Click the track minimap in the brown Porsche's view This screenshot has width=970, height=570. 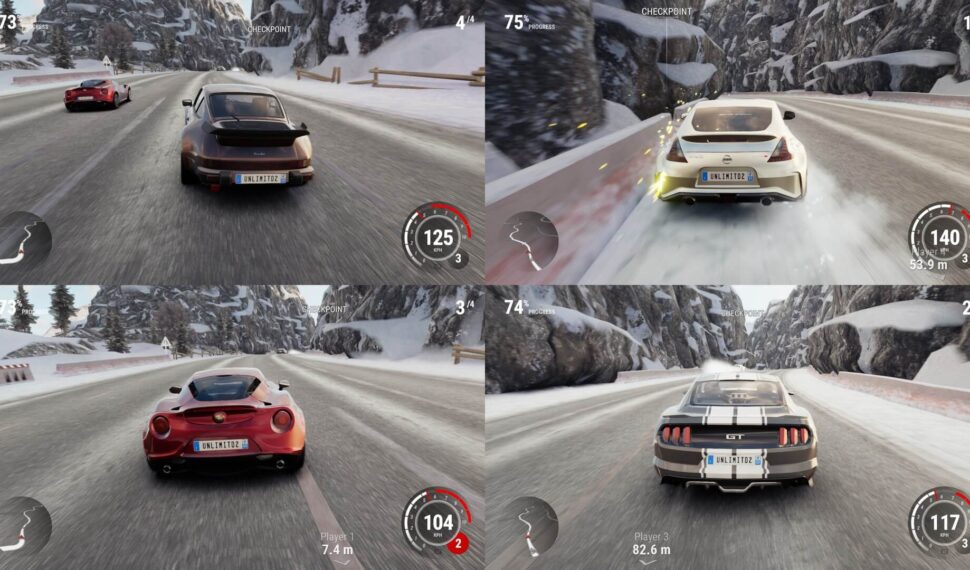[22, 241]
